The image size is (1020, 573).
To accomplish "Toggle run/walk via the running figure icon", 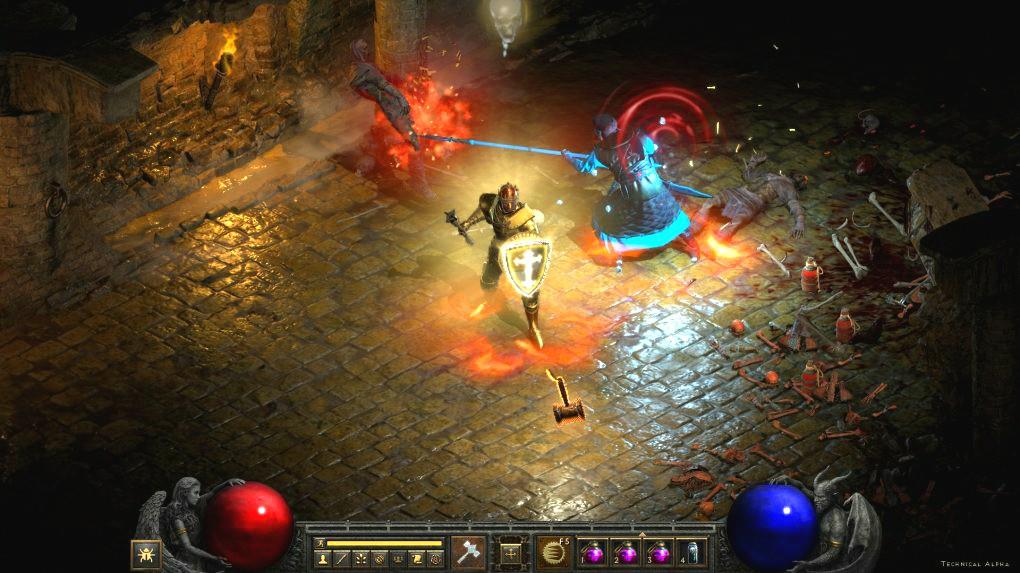I will (x=320, y=543).
